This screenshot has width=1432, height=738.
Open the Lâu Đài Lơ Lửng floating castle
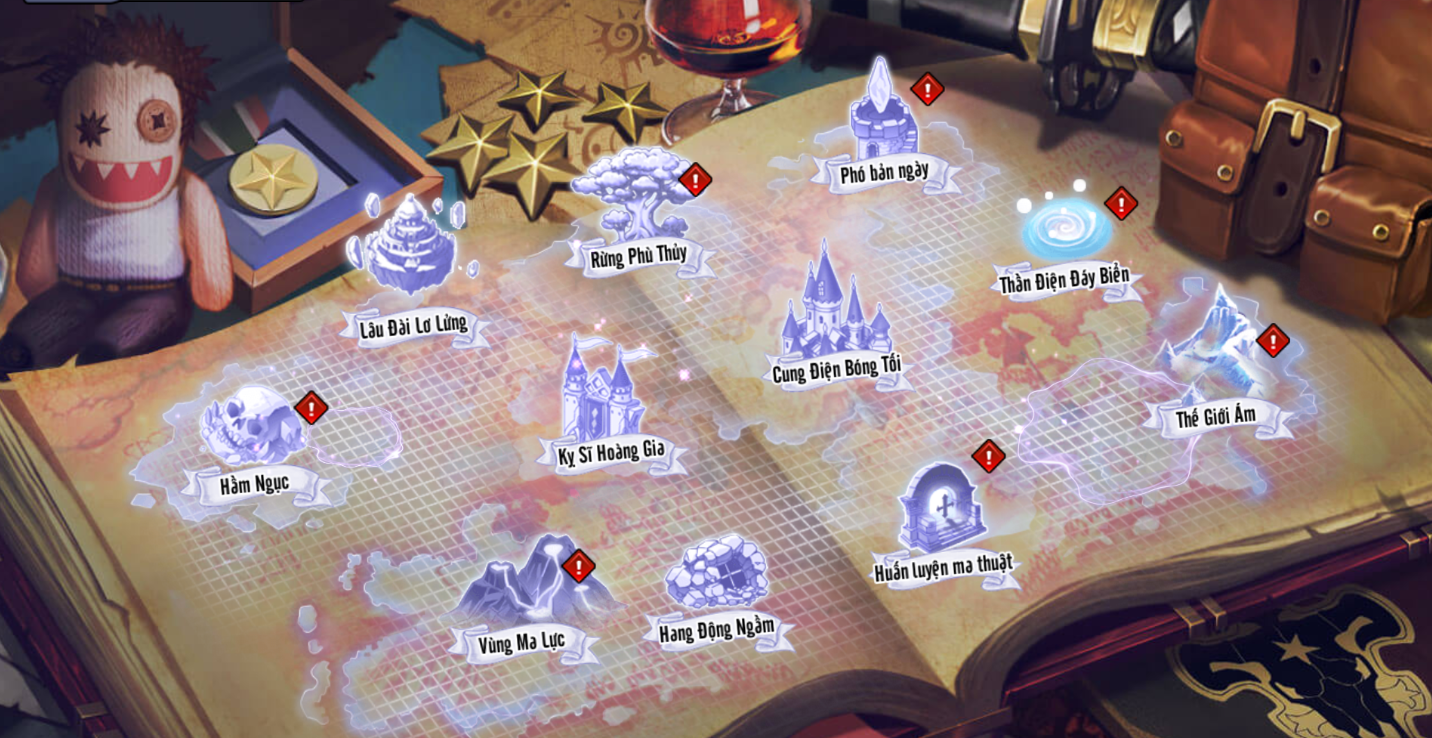tap(410, 250)
